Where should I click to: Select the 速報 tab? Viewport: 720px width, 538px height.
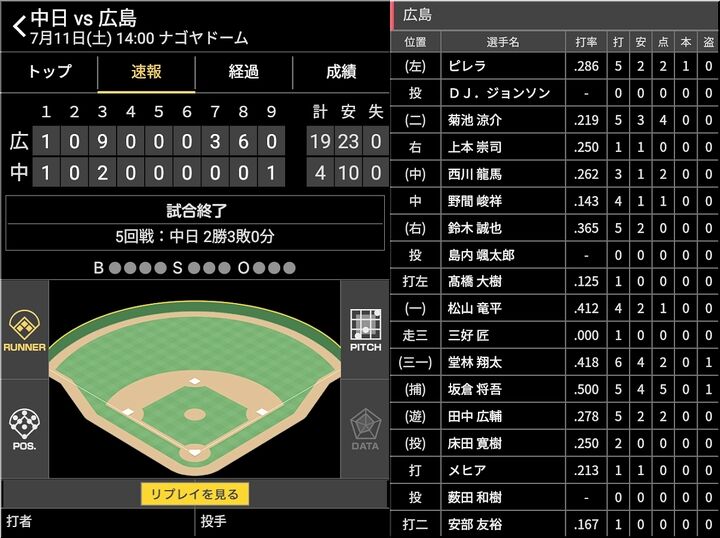(146, 72)
